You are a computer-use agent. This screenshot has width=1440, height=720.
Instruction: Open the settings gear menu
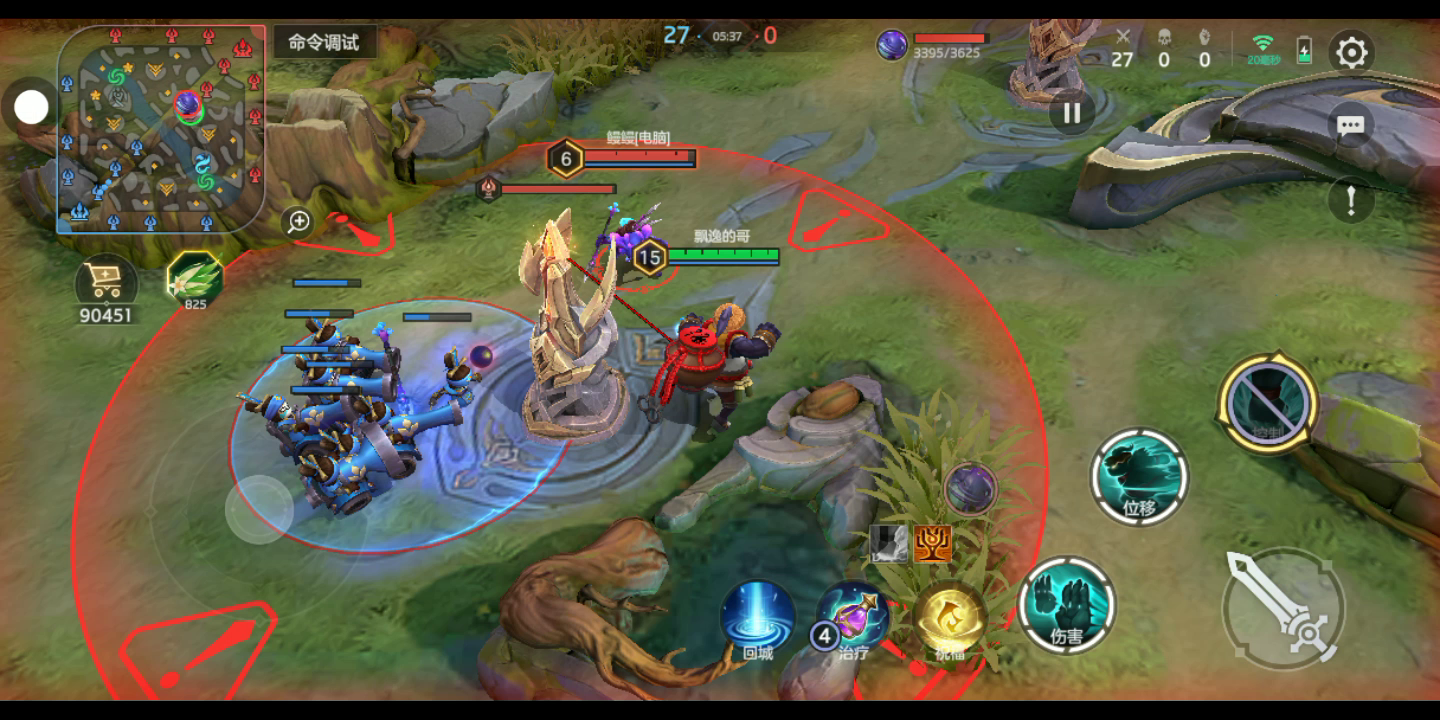[1351, 52]
